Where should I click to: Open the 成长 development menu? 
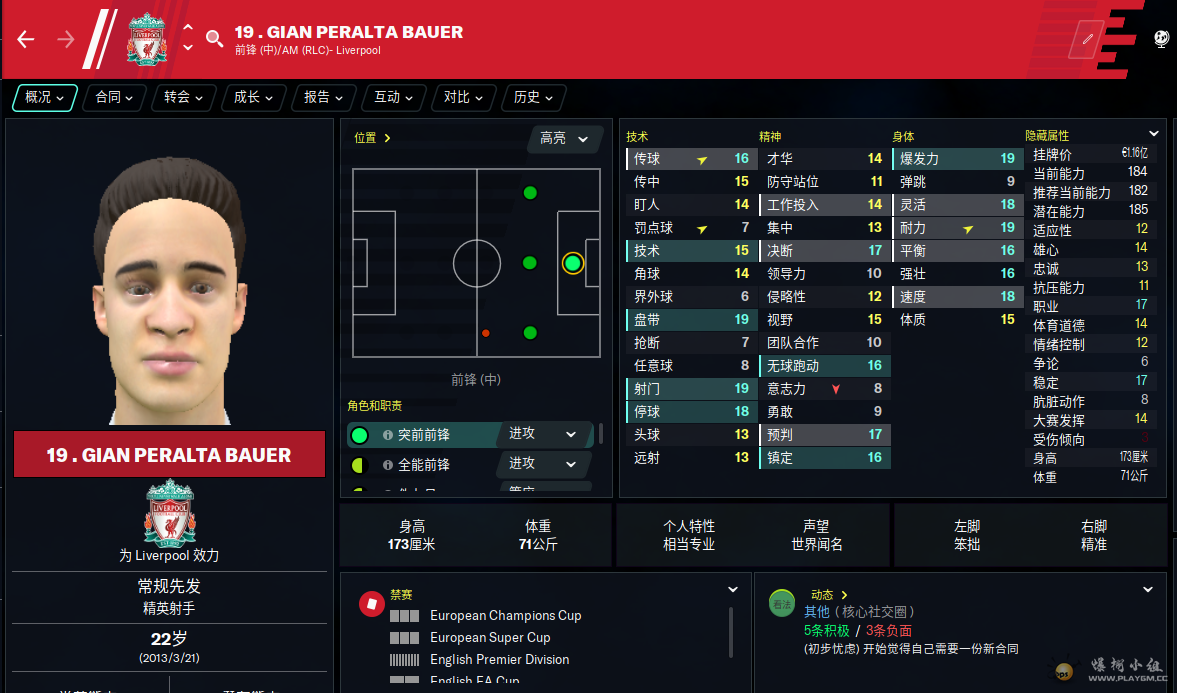(x=254, y=97)
